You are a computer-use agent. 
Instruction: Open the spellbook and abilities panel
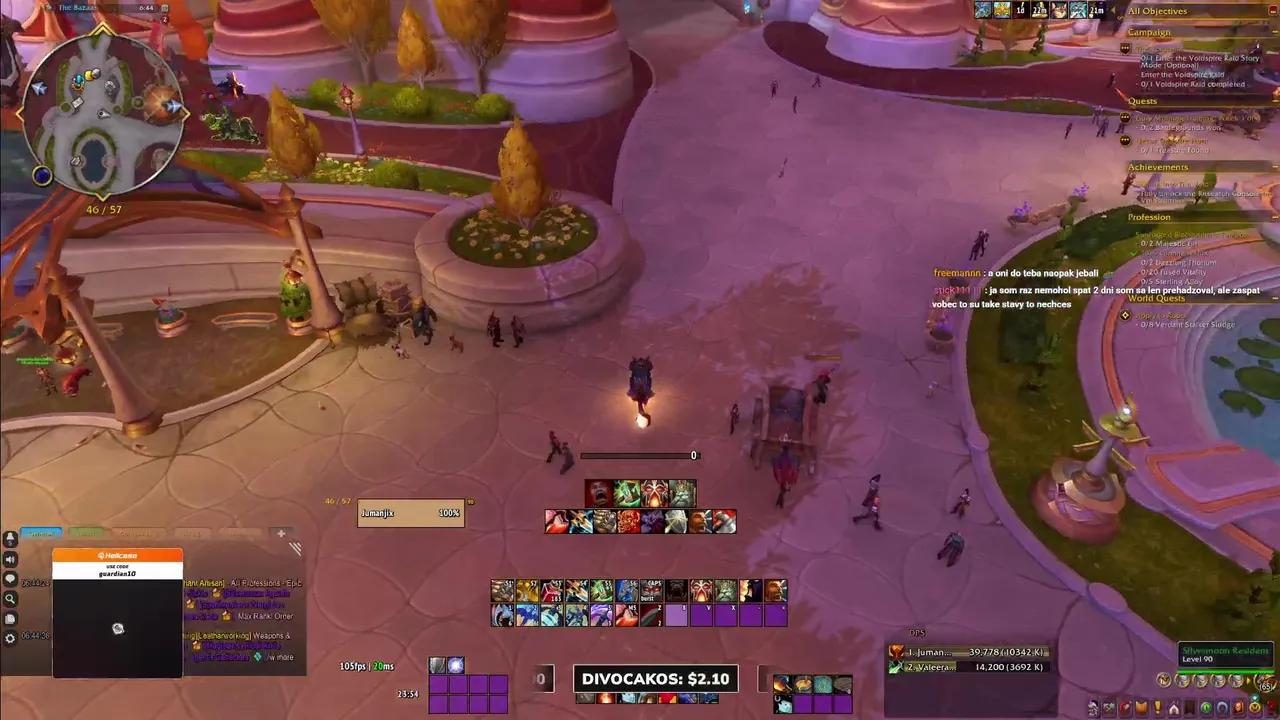1141,706
